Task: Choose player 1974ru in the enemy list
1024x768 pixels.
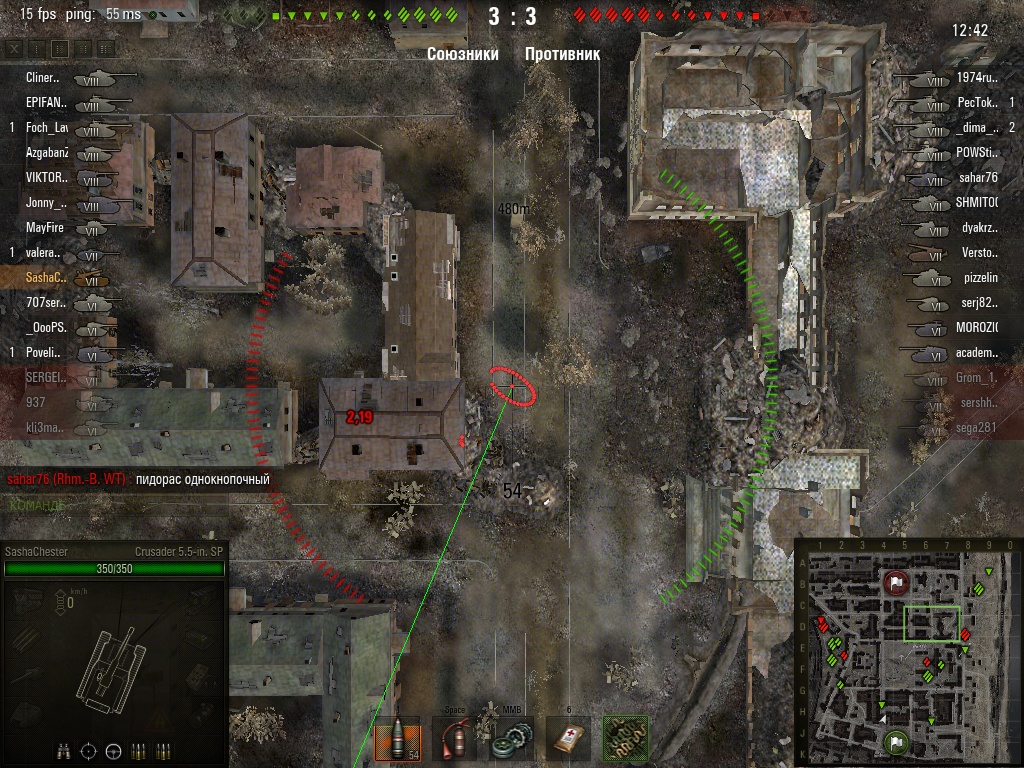Action: click(x=977, y=77)
